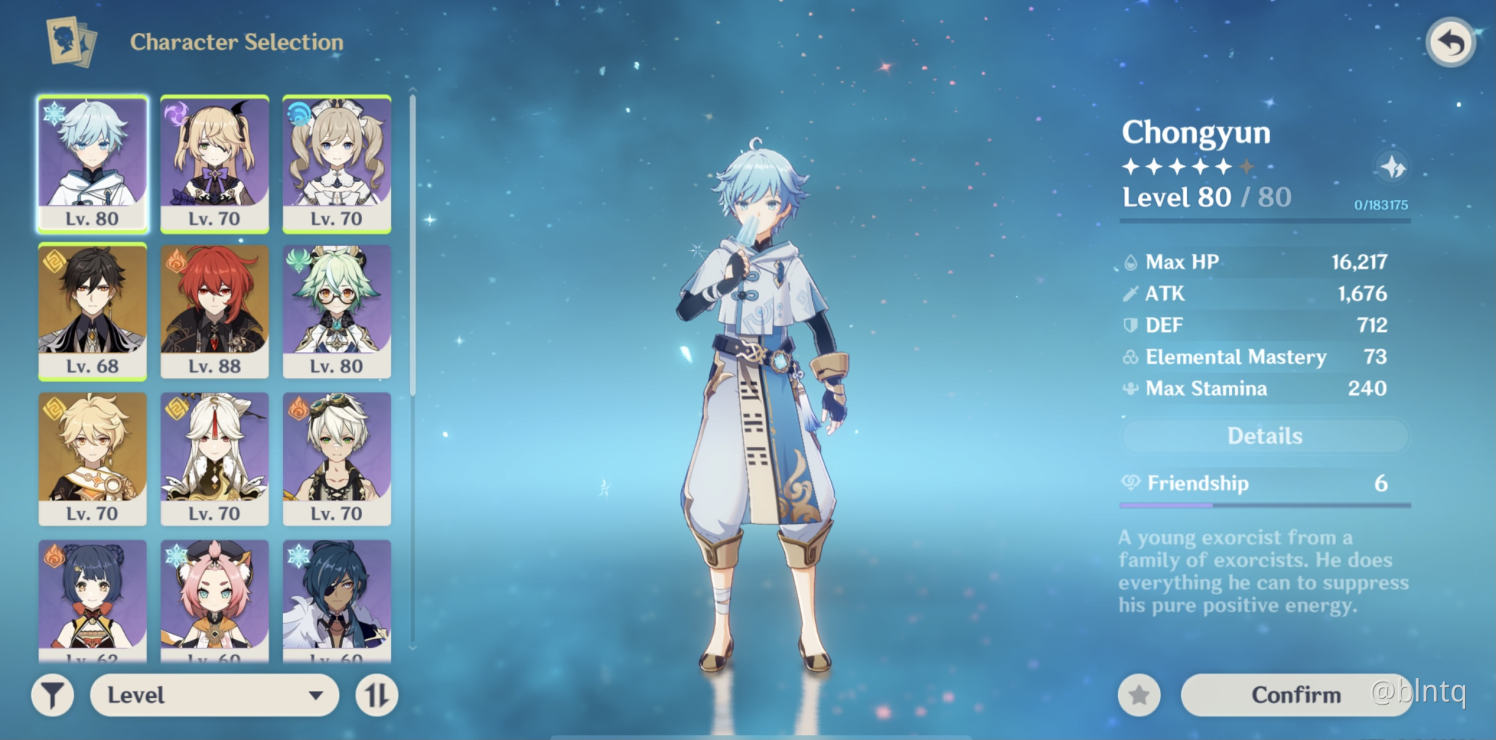1496x740 pixels.
Task: Select Bennett's Pyro character card
Action: pyautogui.click(x=337, y=458)
